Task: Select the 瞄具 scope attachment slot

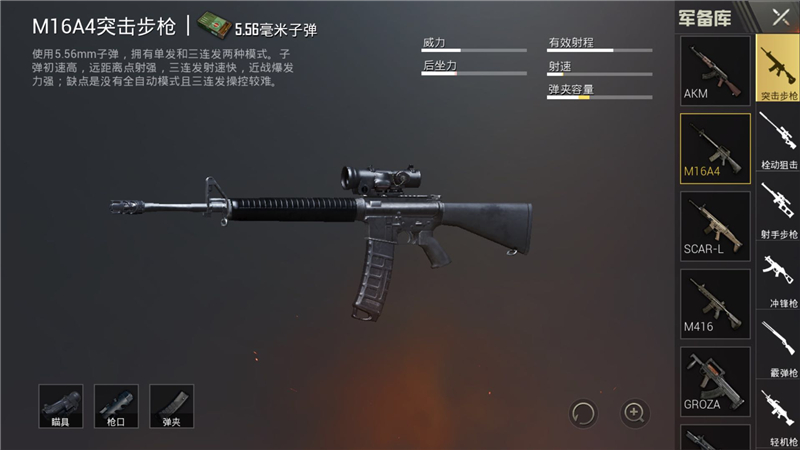Action: tap(61, 407)
